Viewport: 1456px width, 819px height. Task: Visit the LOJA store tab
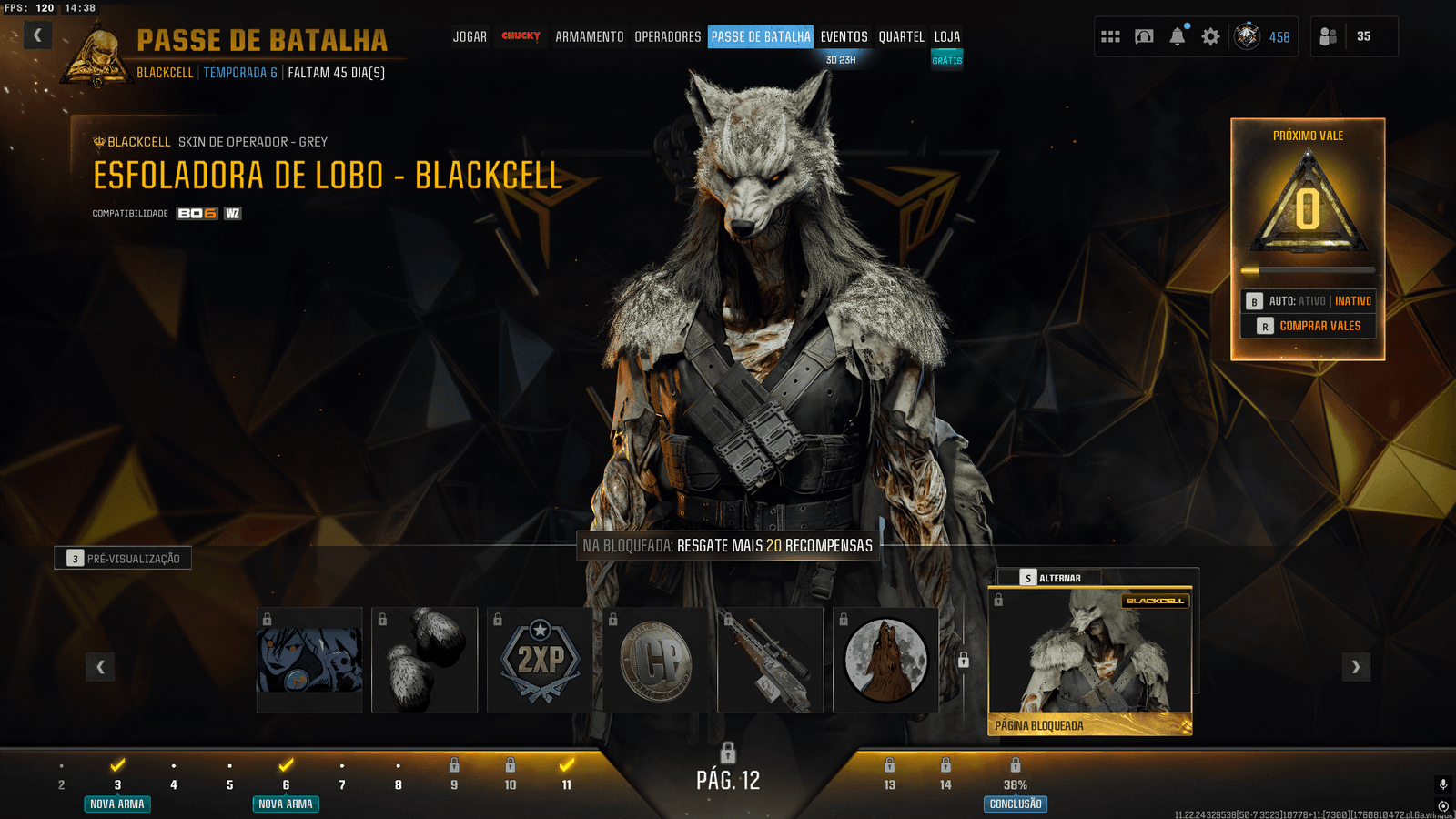pos(946,37)
